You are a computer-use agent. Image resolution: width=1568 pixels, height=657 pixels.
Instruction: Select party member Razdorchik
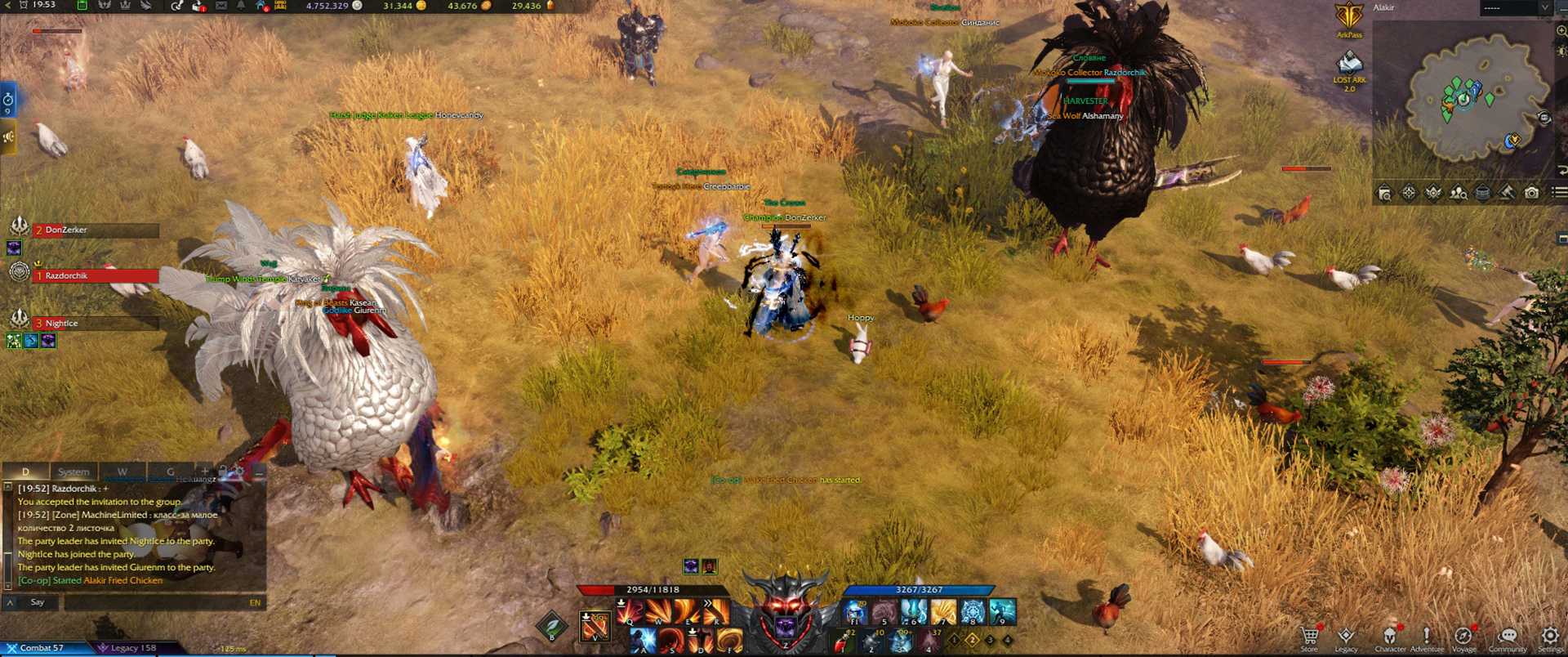click(x=95, y=276)
